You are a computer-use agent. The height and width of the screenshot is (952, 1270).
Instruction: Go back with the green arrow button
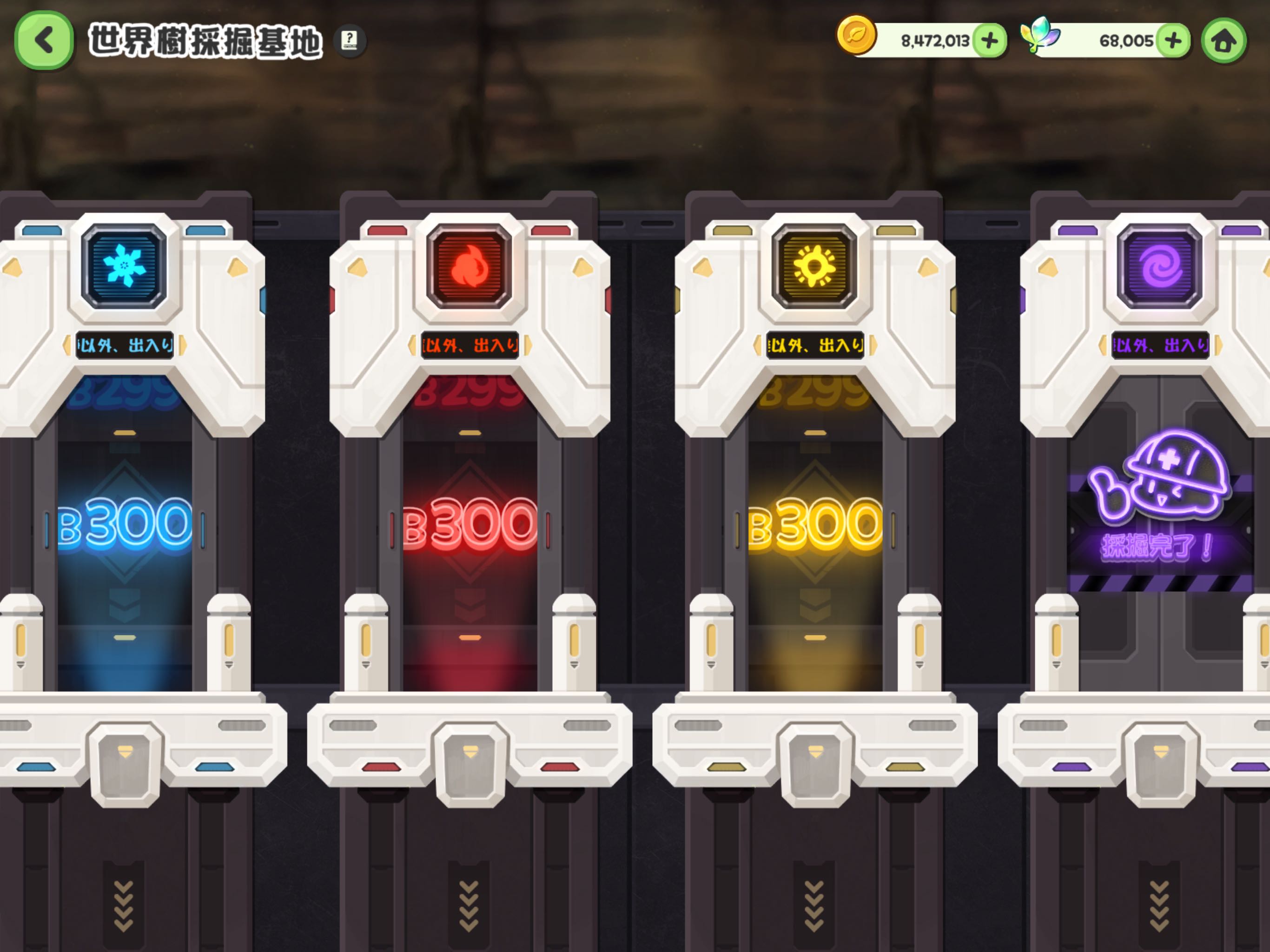point(44,41)
